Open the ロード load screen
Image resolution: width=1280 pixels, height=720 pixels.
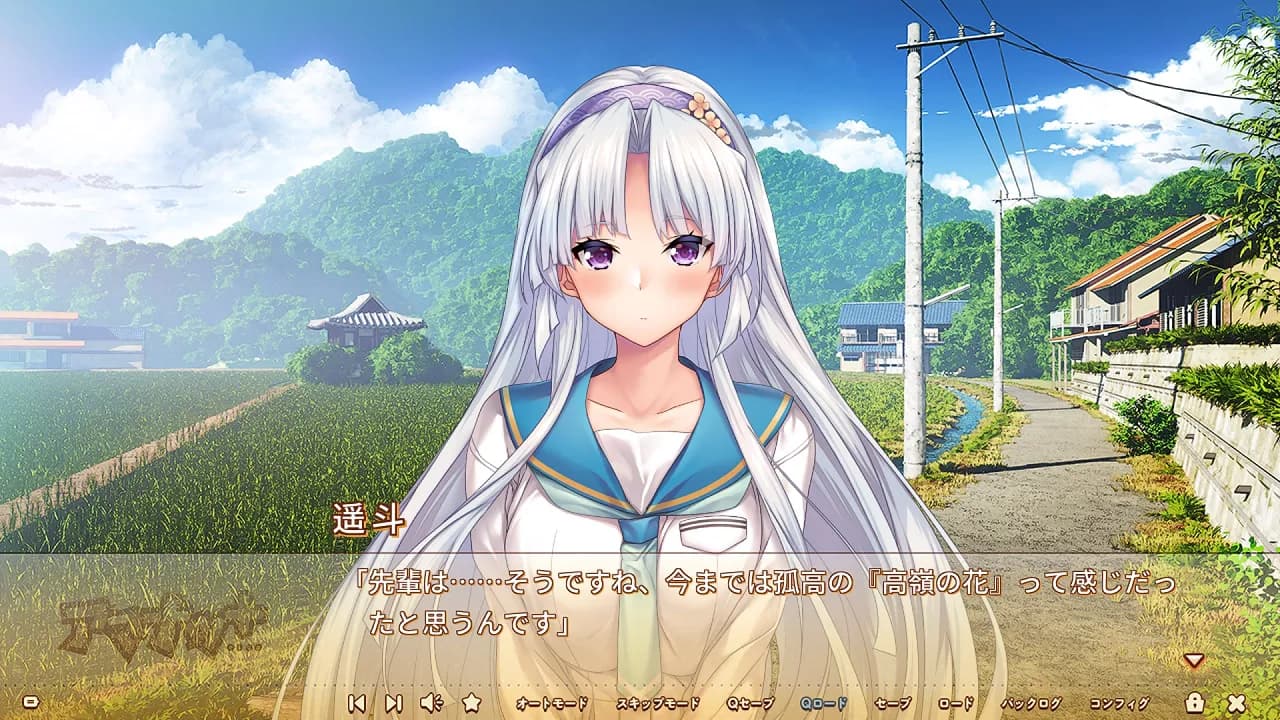955,703
